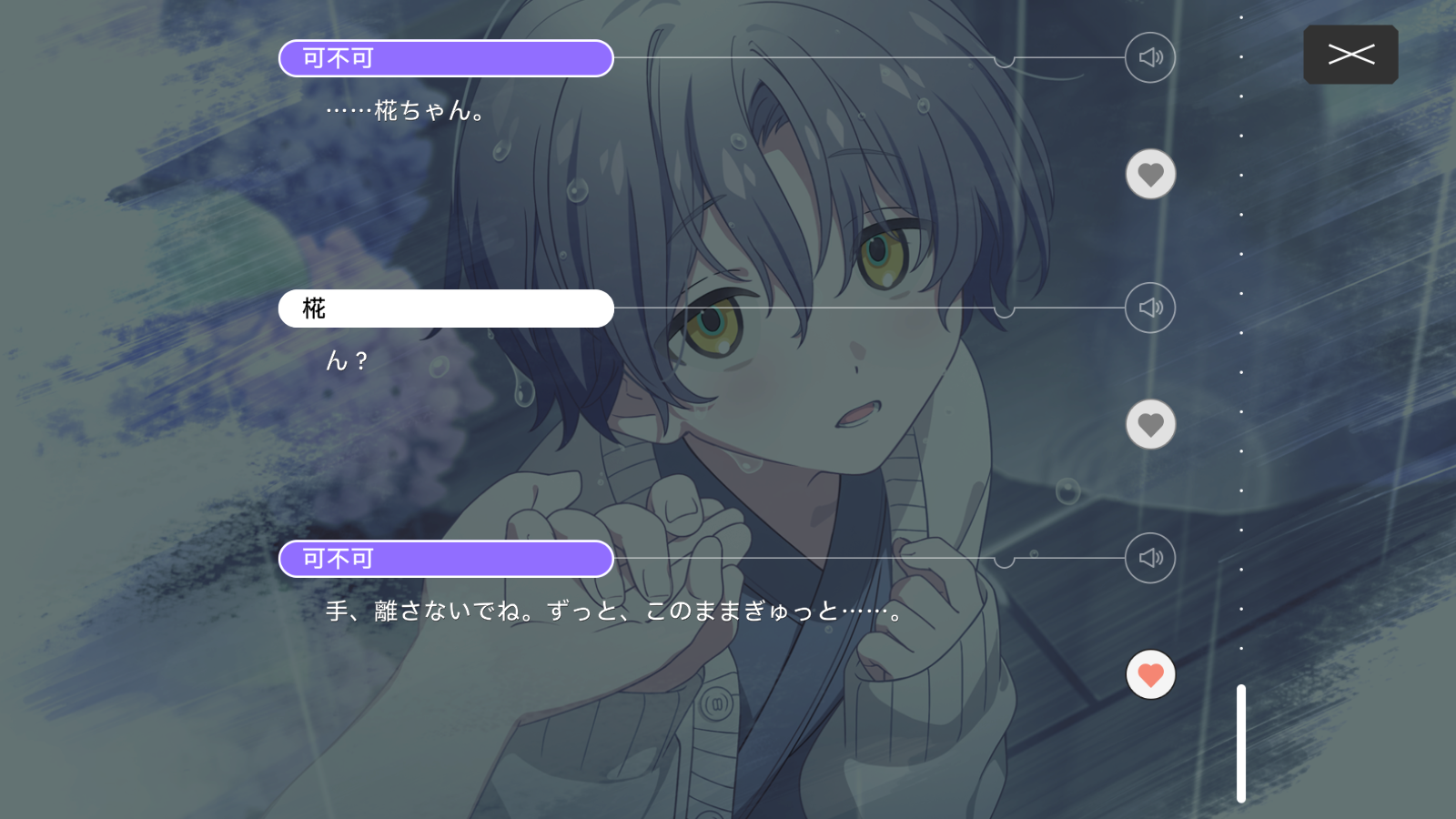This screenshot has height=819, width=1456.
Task: Favorite the "……椛ちゃん。" line with its heart
Action: click(1150, 174)
